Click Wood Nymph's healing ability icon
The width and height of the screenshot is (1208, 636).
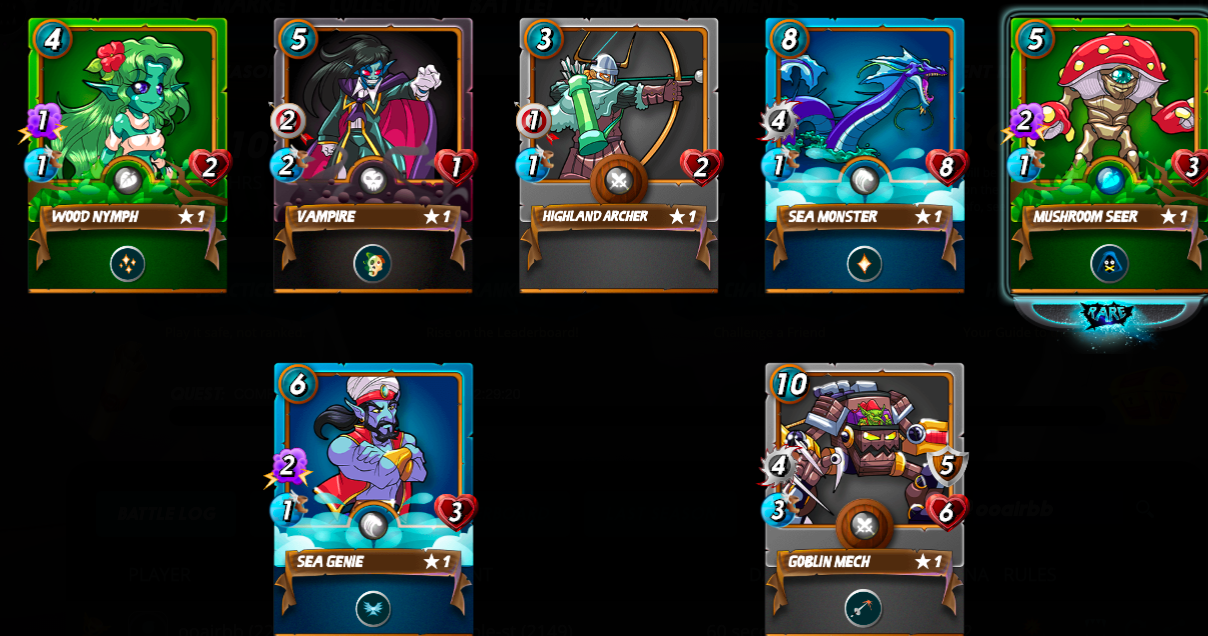127,264
